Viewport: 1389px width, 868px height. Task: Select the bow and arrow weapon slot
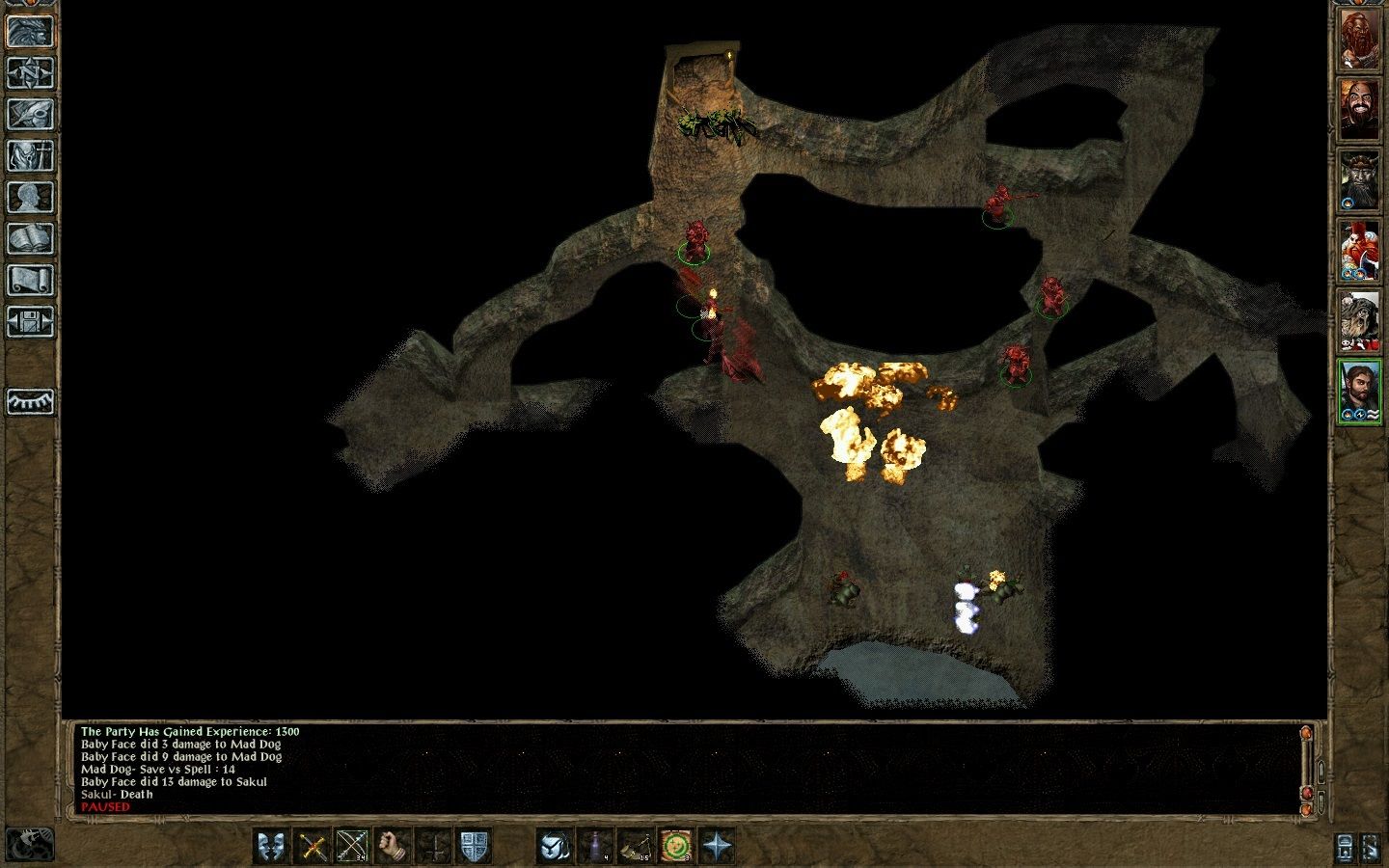tap(352, 846)
